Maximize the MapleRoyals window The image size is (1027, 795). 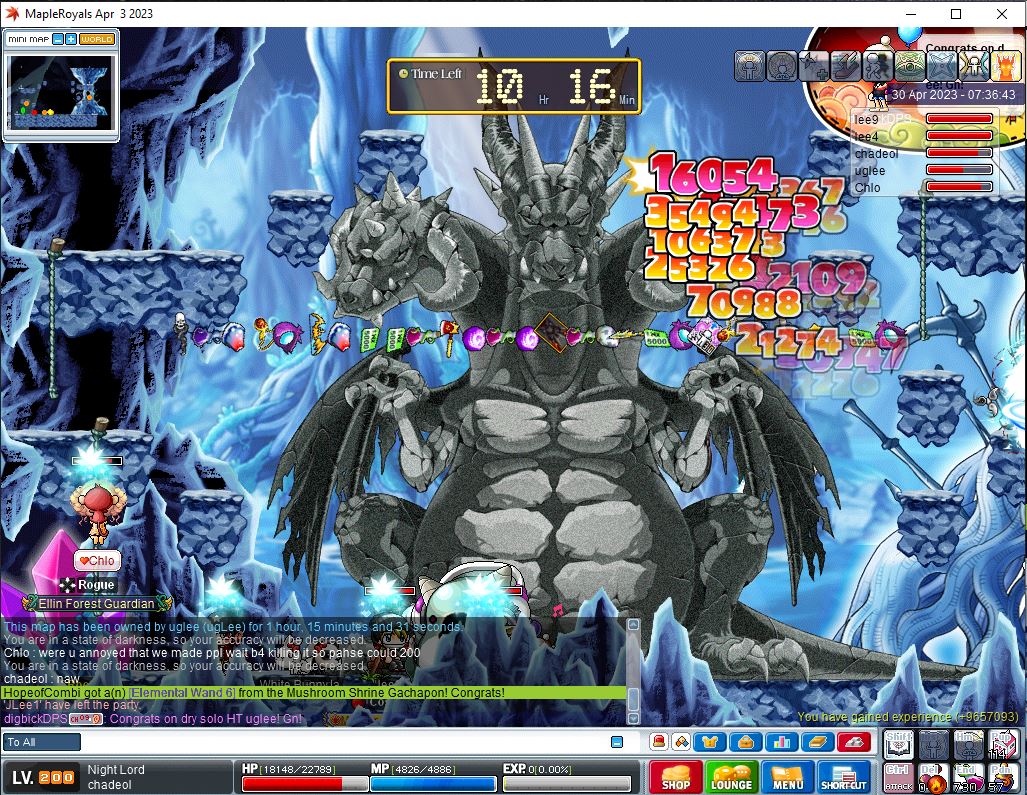point(955,14)
